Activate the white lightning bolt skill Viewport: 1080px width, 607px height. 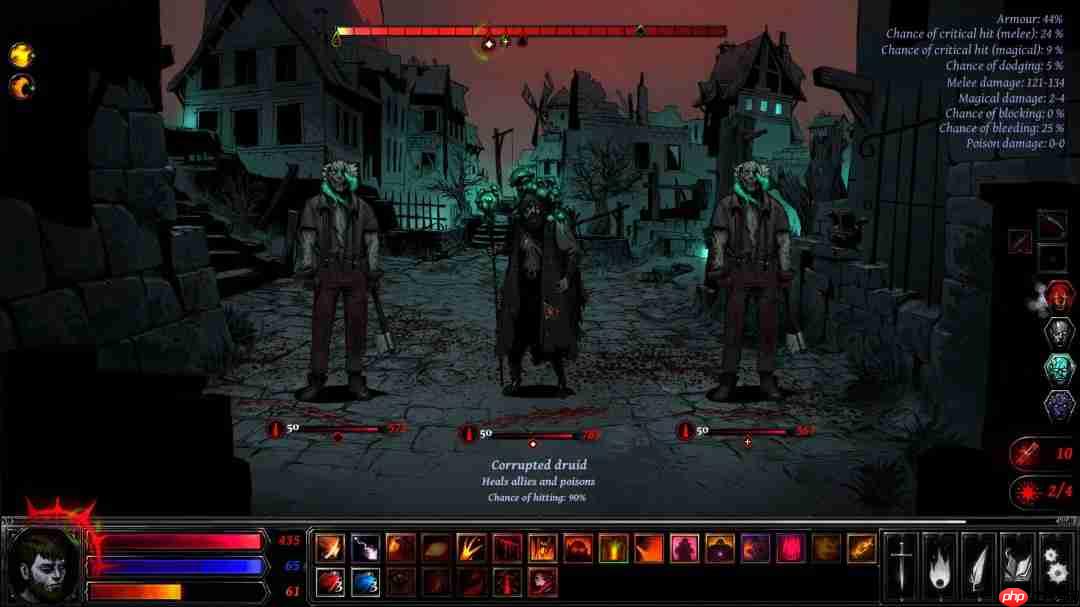click(363, 548)
